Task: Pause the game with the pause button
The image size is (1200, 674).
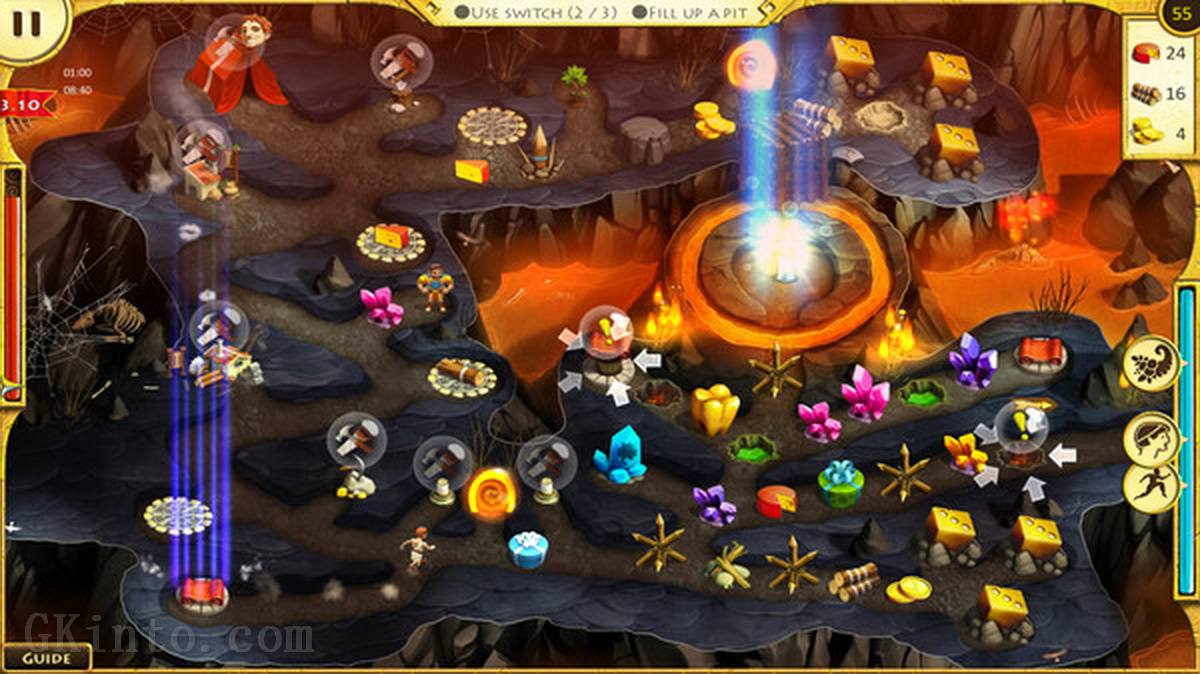Action: [26, 24]
